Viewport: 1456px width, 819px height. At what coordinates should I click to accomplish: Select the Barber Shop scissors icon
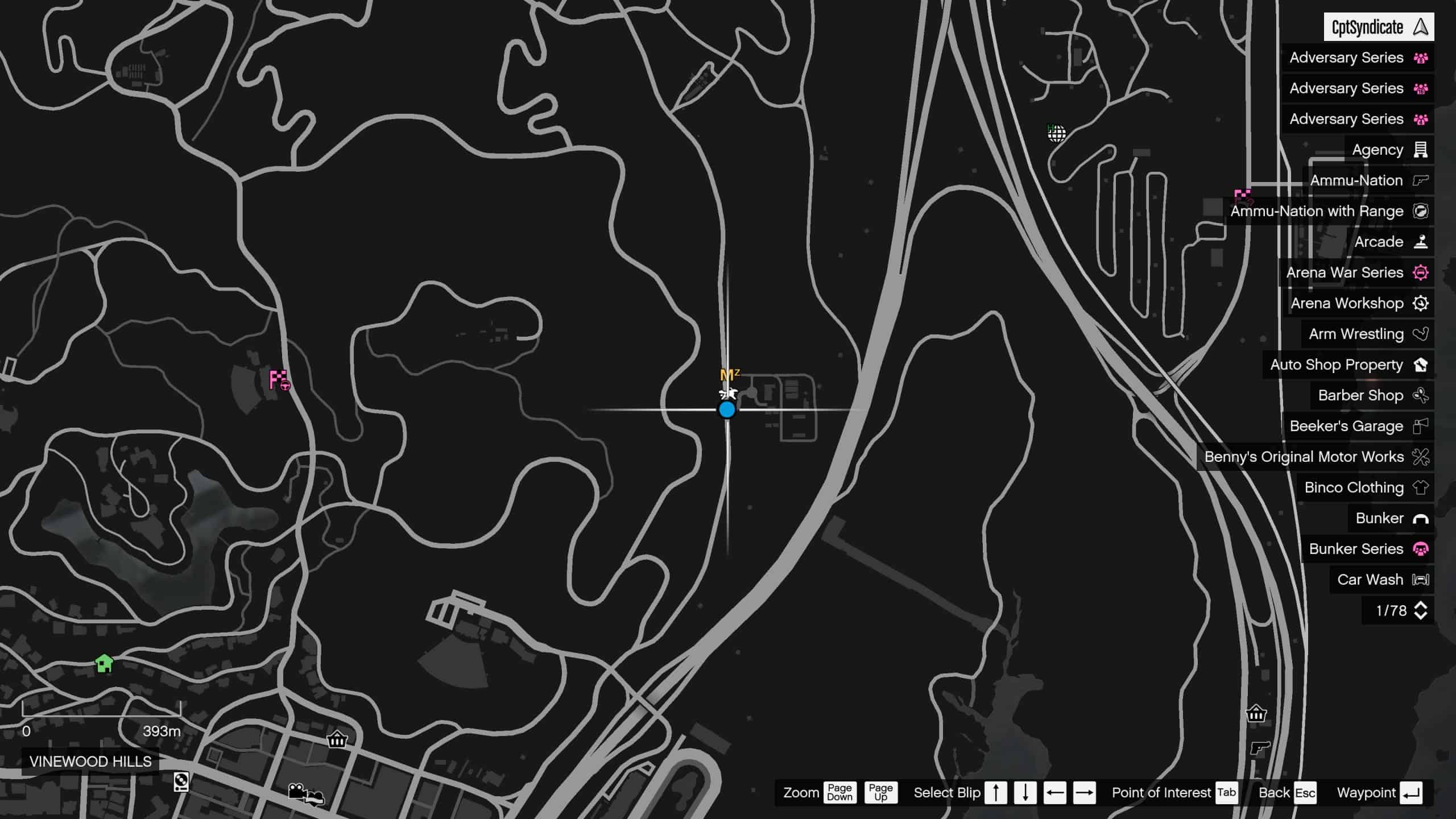(x=1421, y=395)
